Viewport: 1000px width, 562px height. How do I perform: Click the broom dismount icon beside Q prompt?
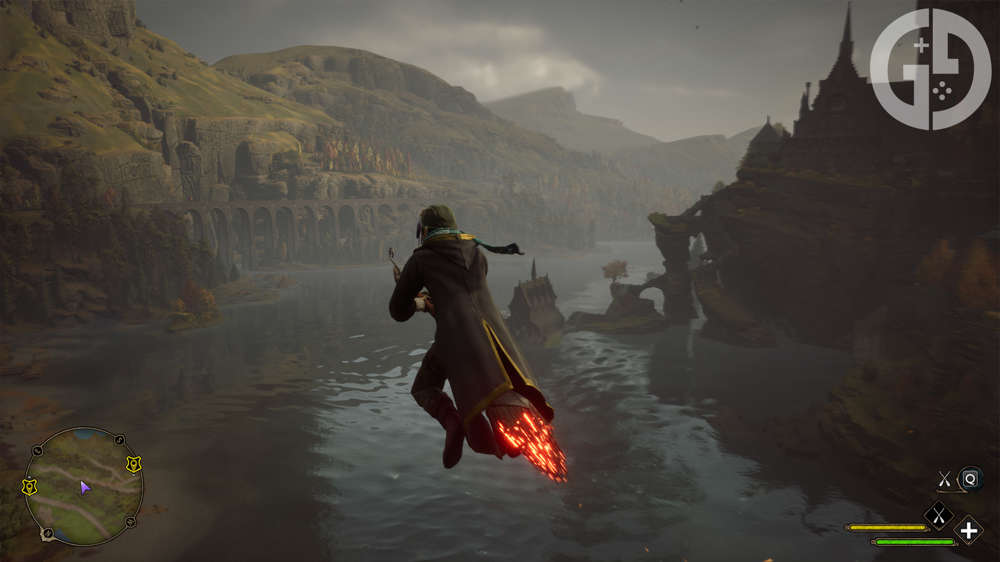(944, 480)
